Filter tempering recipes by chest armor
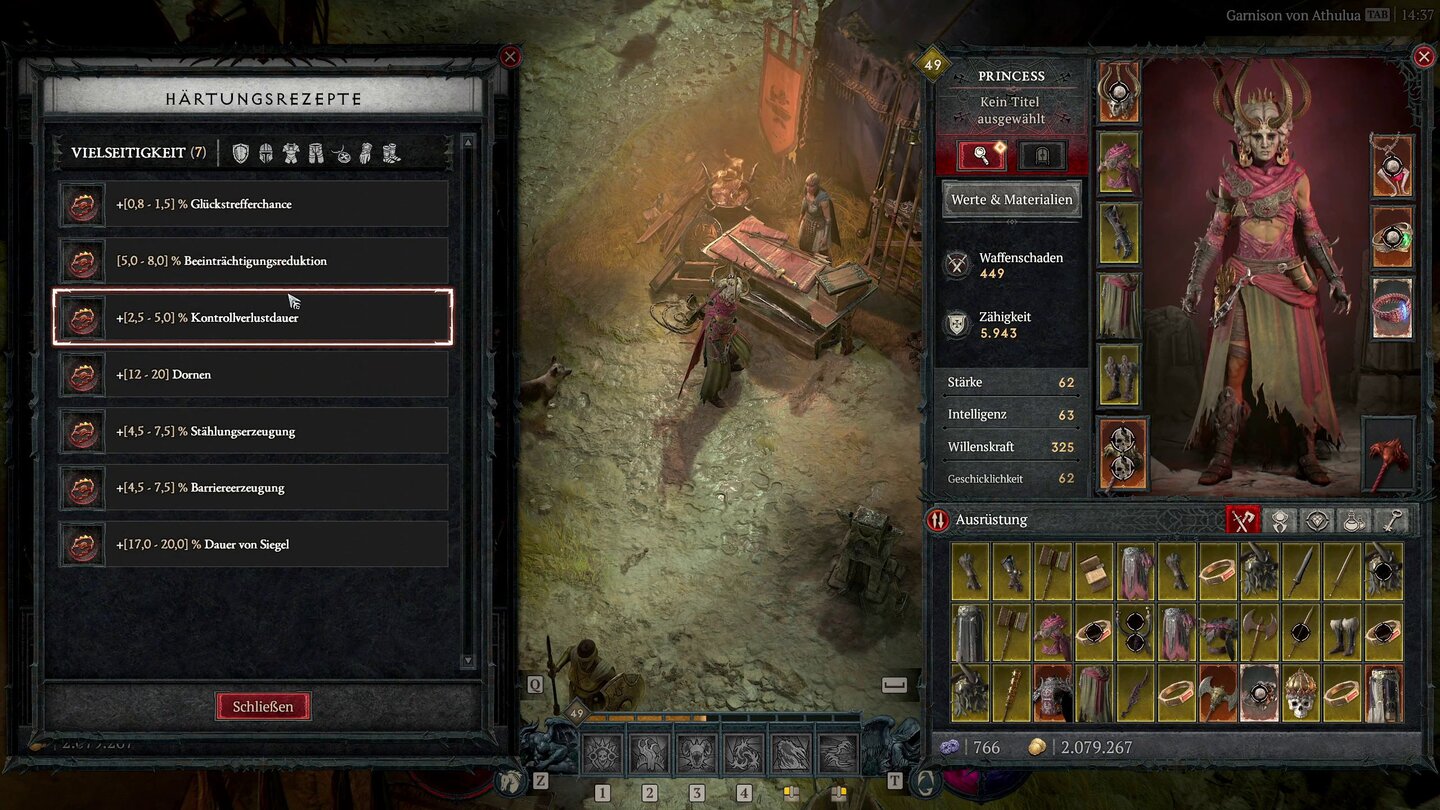1440x810 pixels. click(x=291, y=151)
